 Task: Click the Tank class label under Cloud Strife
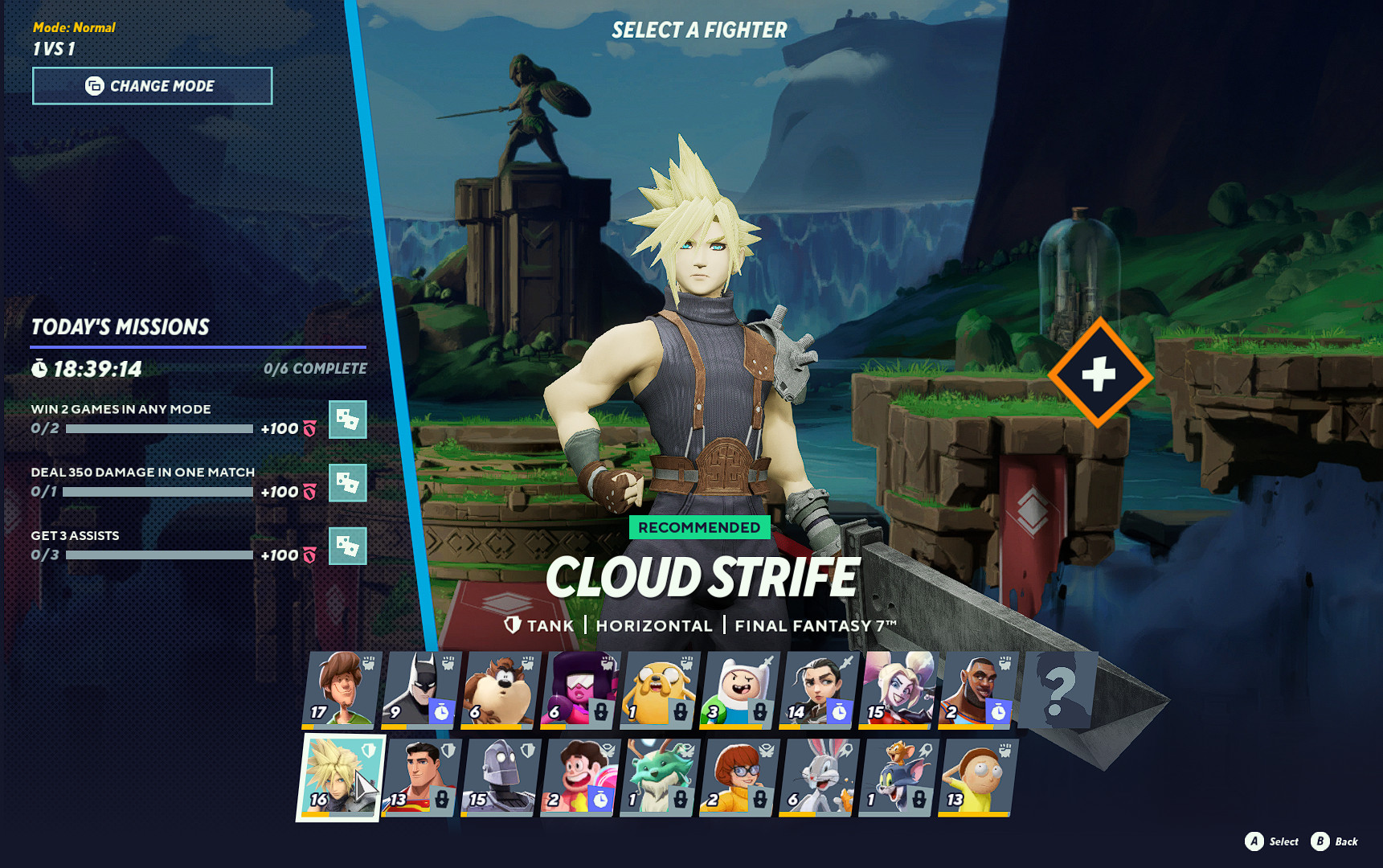[x=550, y=625]
